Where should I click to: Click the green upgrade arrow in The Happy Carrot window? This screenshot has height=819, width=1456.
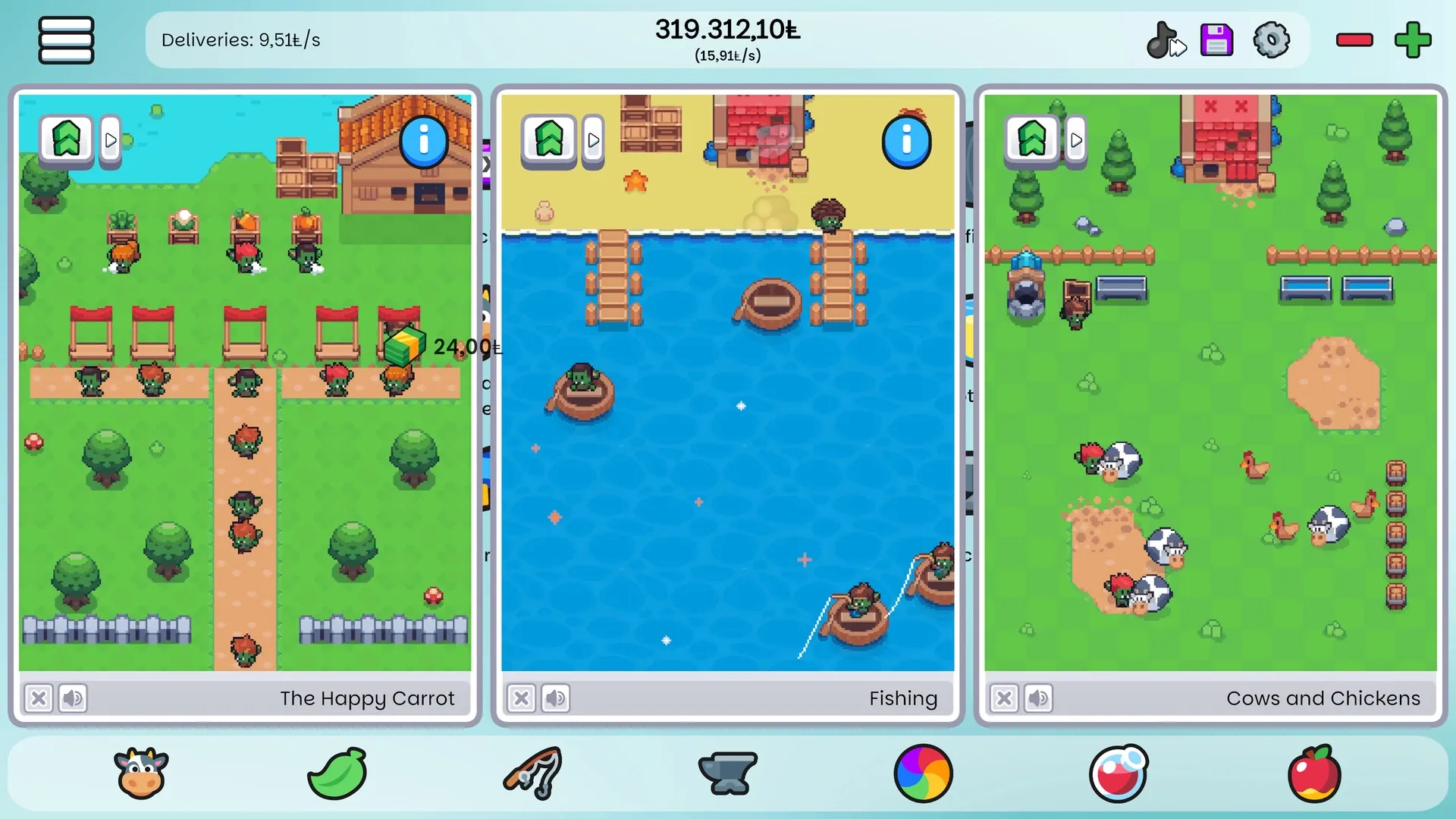point(66,139)
